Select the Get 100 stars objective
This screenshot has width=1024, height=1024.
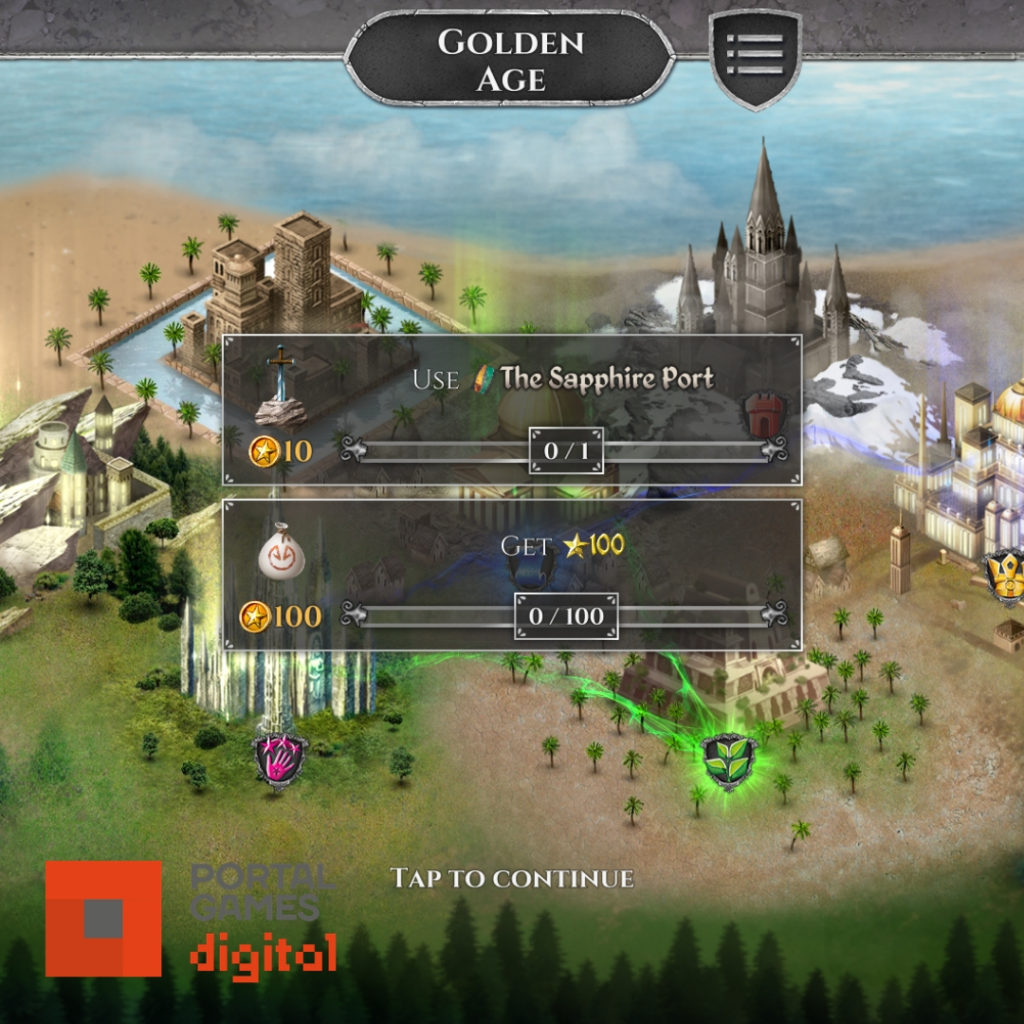pyautogui.click(x=511, y=575)
